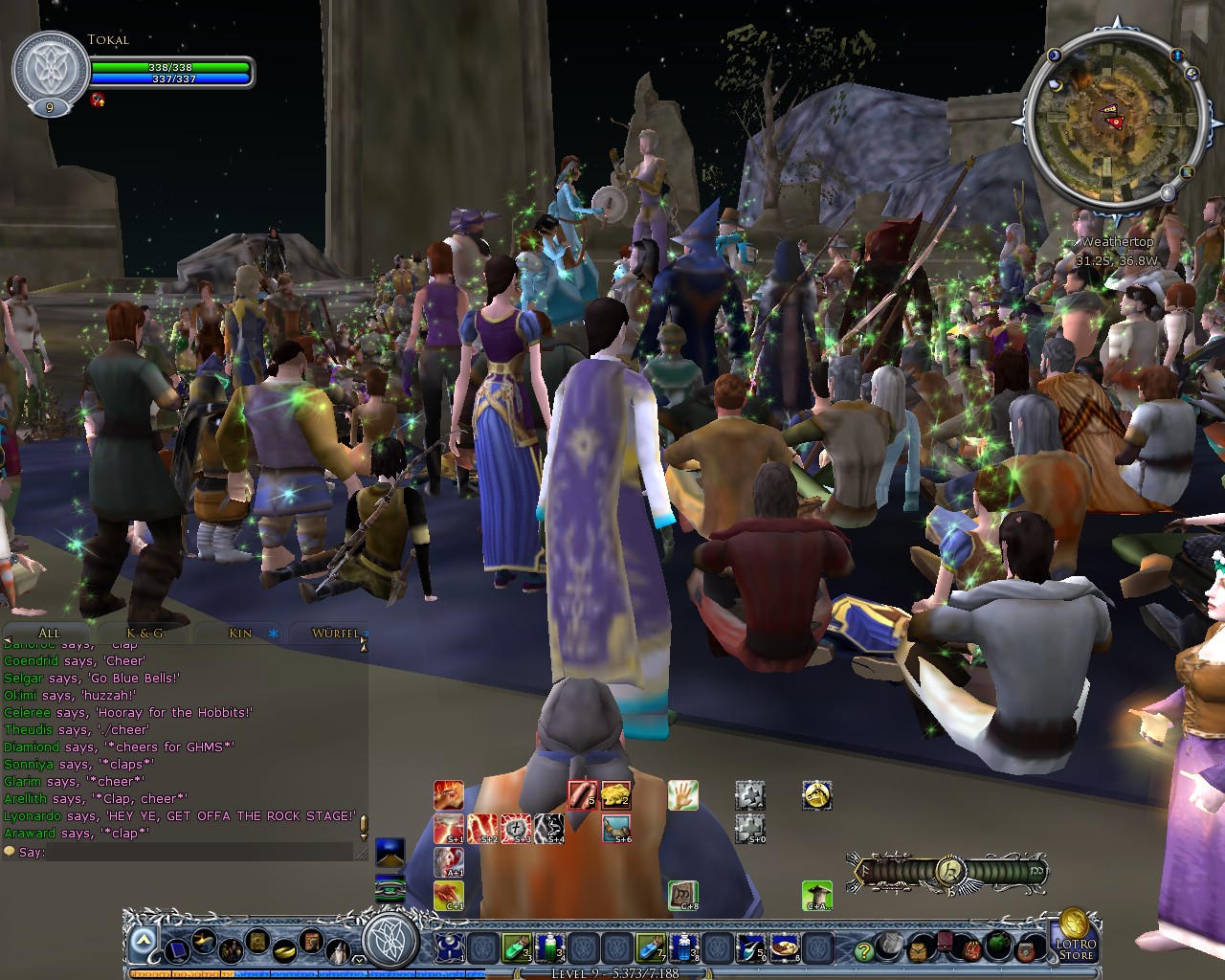The image size is (1225, 980).
Task: Select the travel skill labeled A+1
Action: pyautogui.click(x=449, y=862)
